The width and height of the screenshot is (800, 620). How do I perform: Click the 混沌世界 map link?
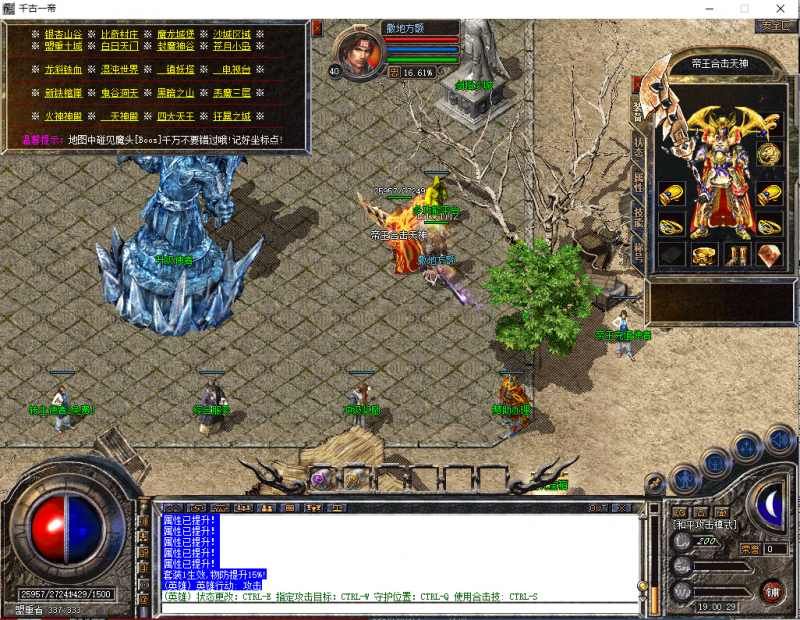coord(119,69)
